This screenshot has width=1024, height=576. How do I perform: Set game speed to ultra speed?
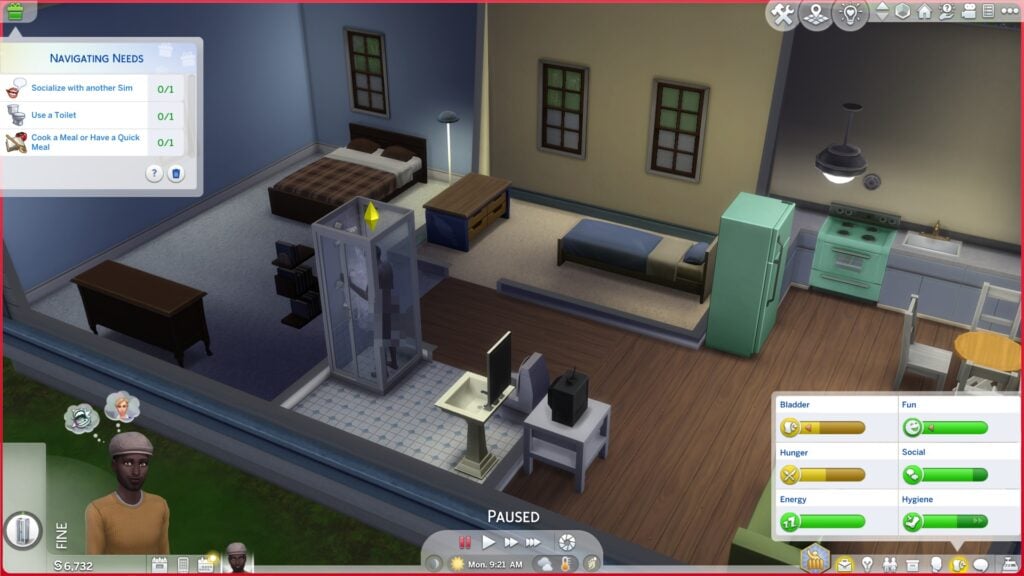click(535, 542)
